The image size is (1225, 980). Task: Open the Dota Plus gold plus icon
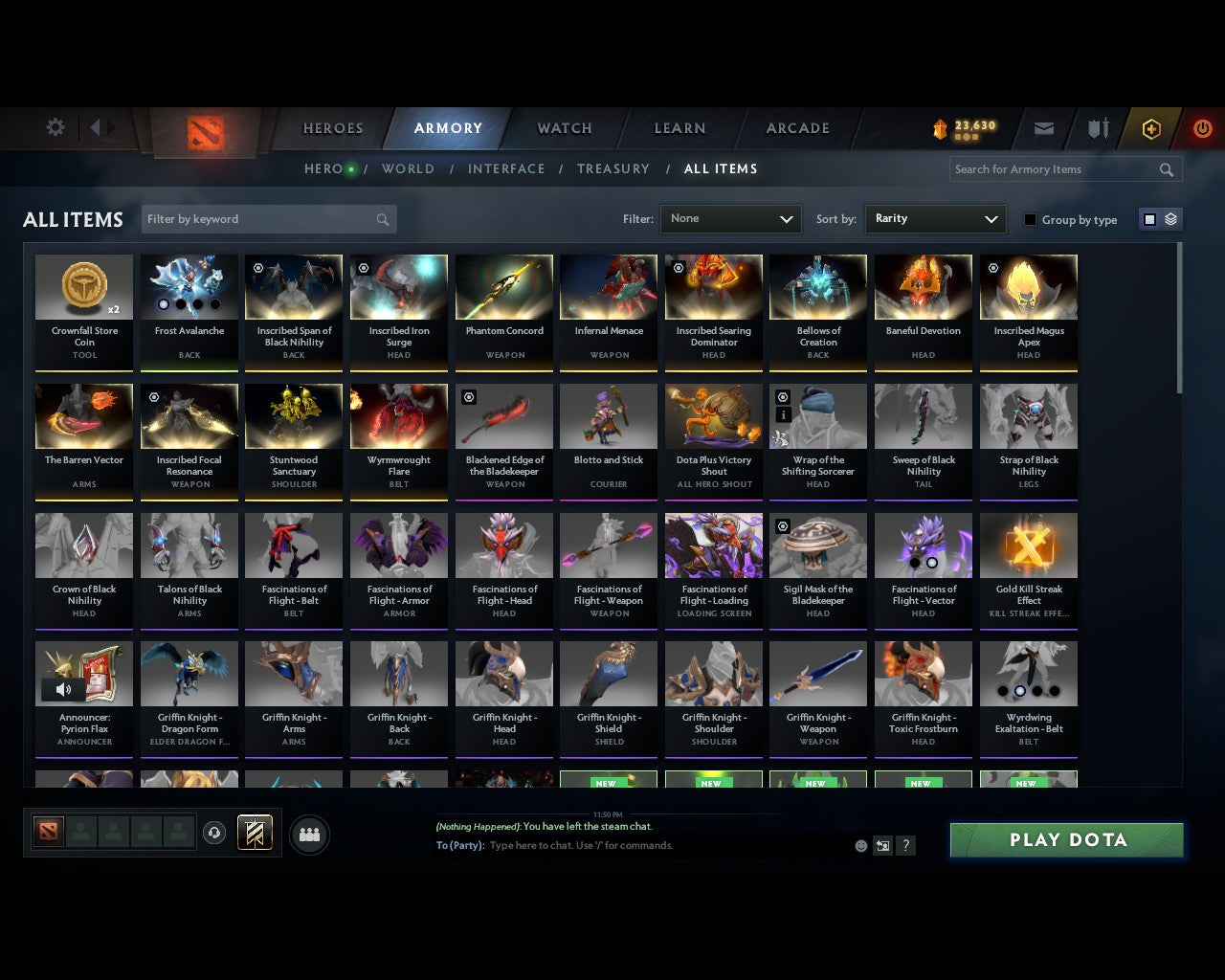(1151, 128)
